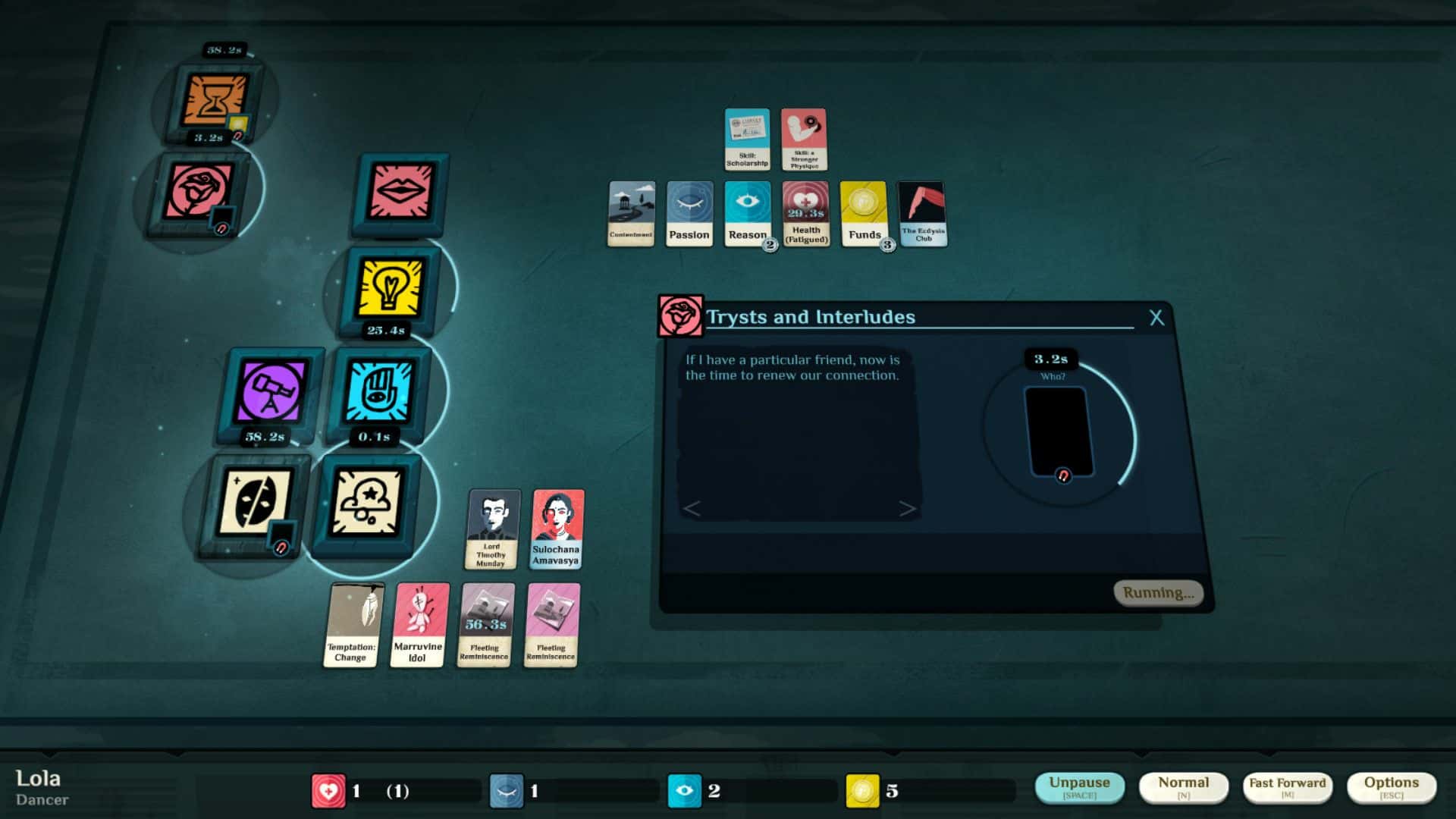Image resolution: width=1456 pixels, height=819 pixels.
Task: Click the left arrow in the Trysts dialog
Action: pyautogui.click(x=694, y=509)
